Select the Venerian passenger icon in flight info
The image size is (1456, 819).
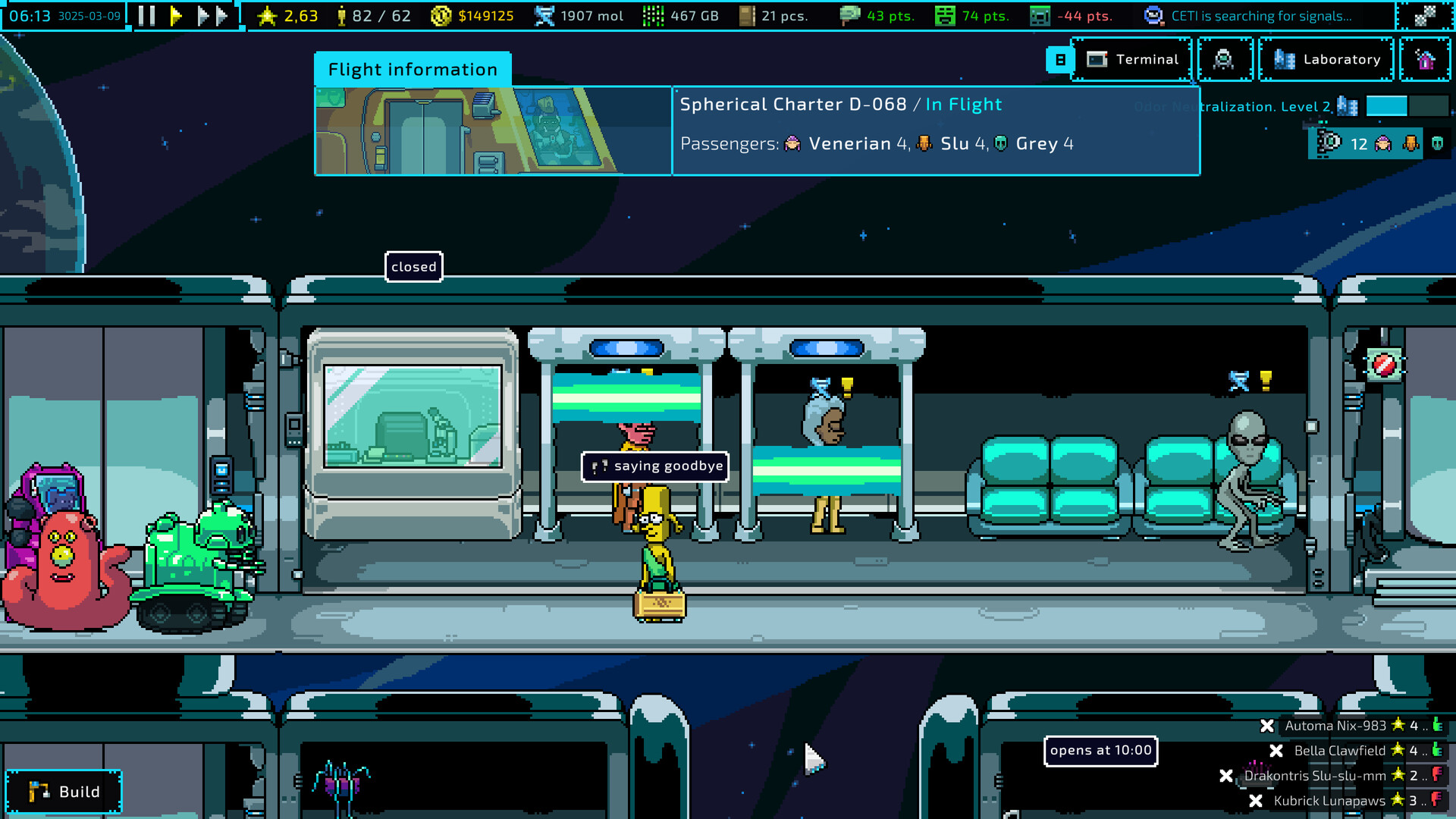coord(792,143)
